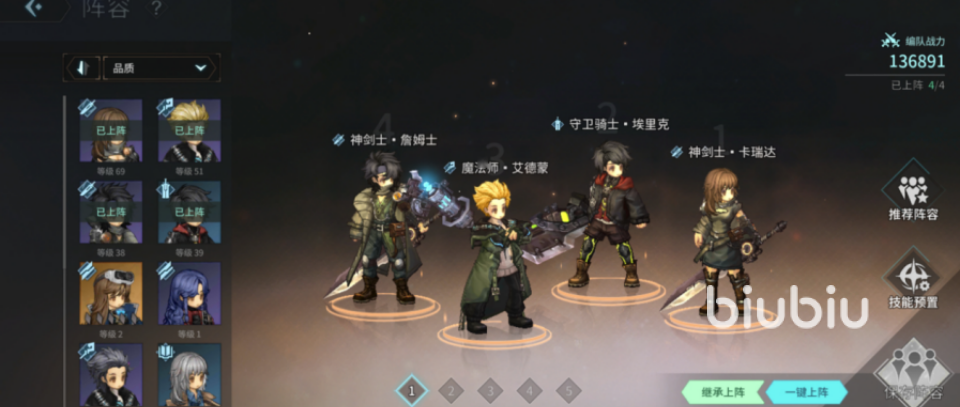The width and height of the screenshot is (960, 407).
Task: Select the level 39 hero portrait
Action: pos(189,212)
